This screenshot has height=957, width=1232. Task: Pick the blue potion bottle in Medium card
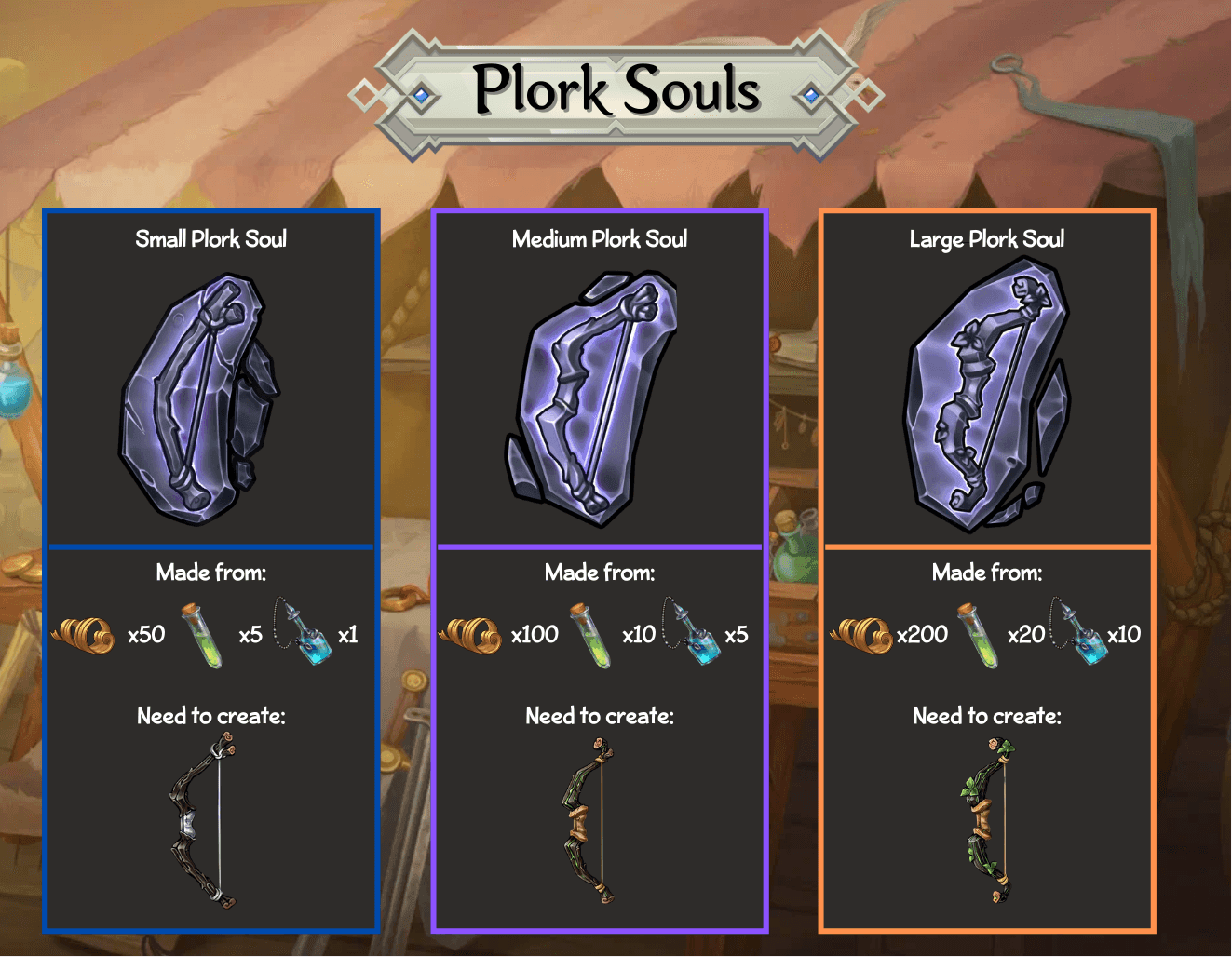[x=692, y=632]
